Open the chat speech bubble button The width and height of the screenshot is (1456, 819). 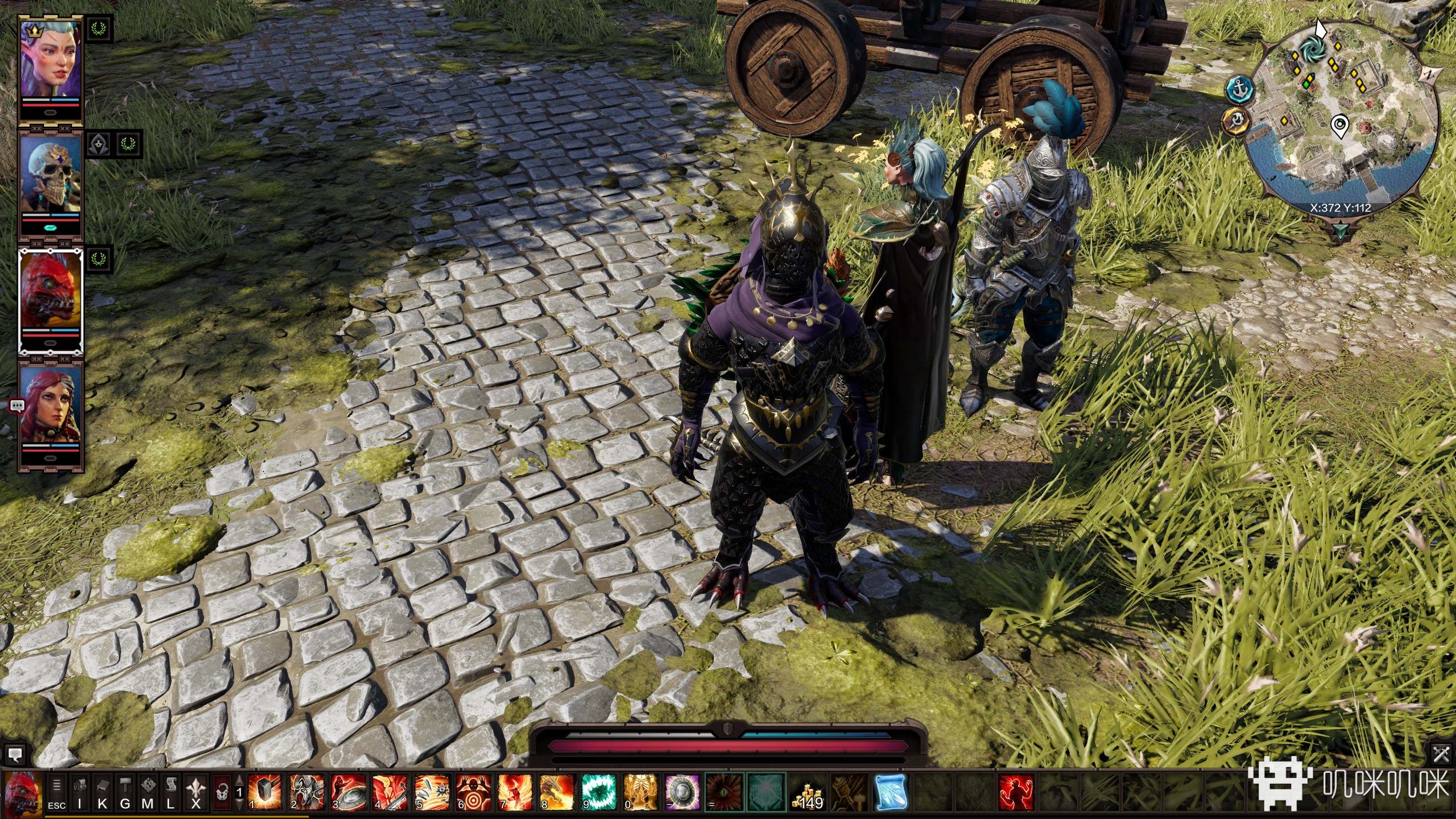[x=15, y=755]
